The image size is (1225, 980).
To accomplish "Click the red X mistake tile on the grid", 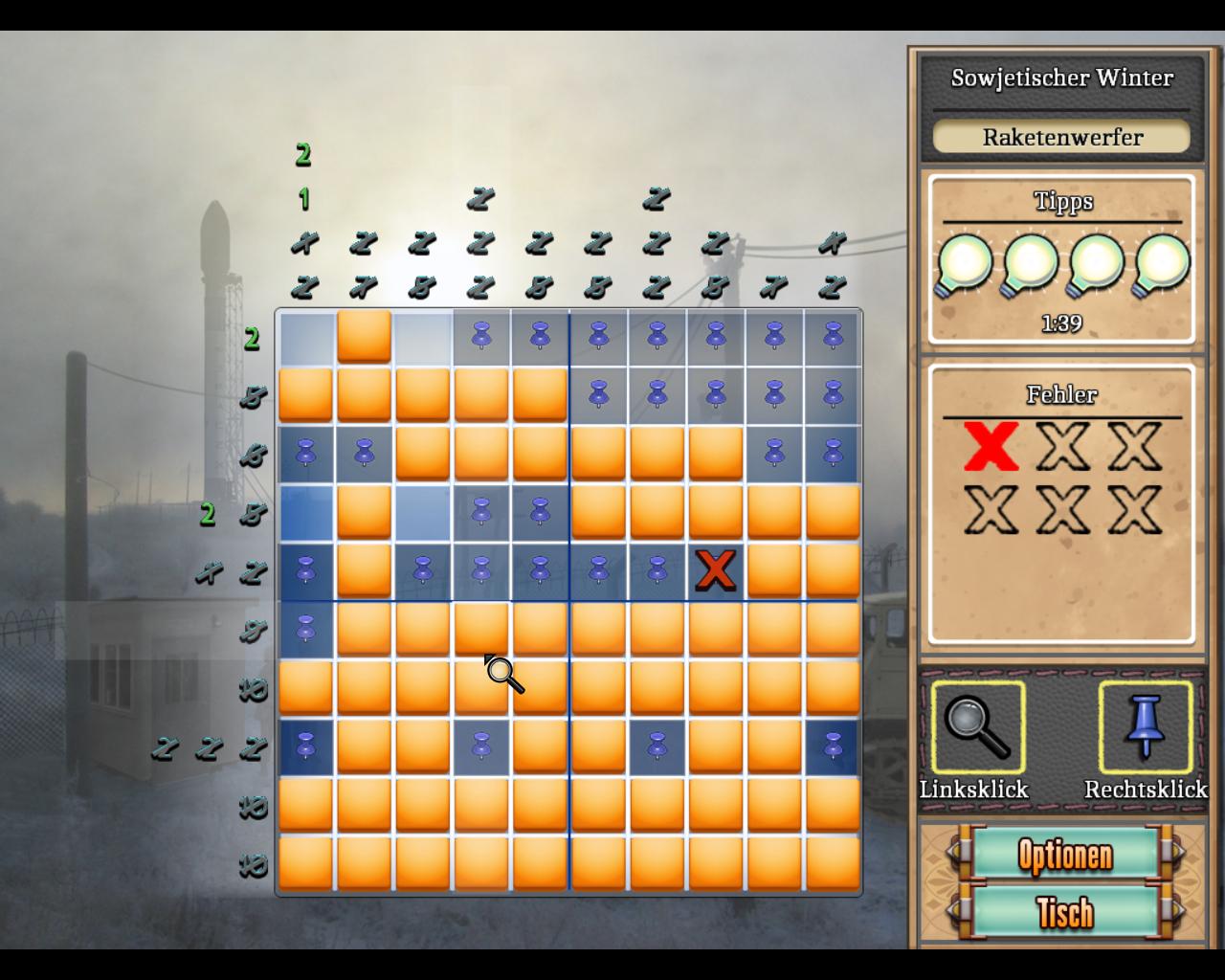I will 715,571.
